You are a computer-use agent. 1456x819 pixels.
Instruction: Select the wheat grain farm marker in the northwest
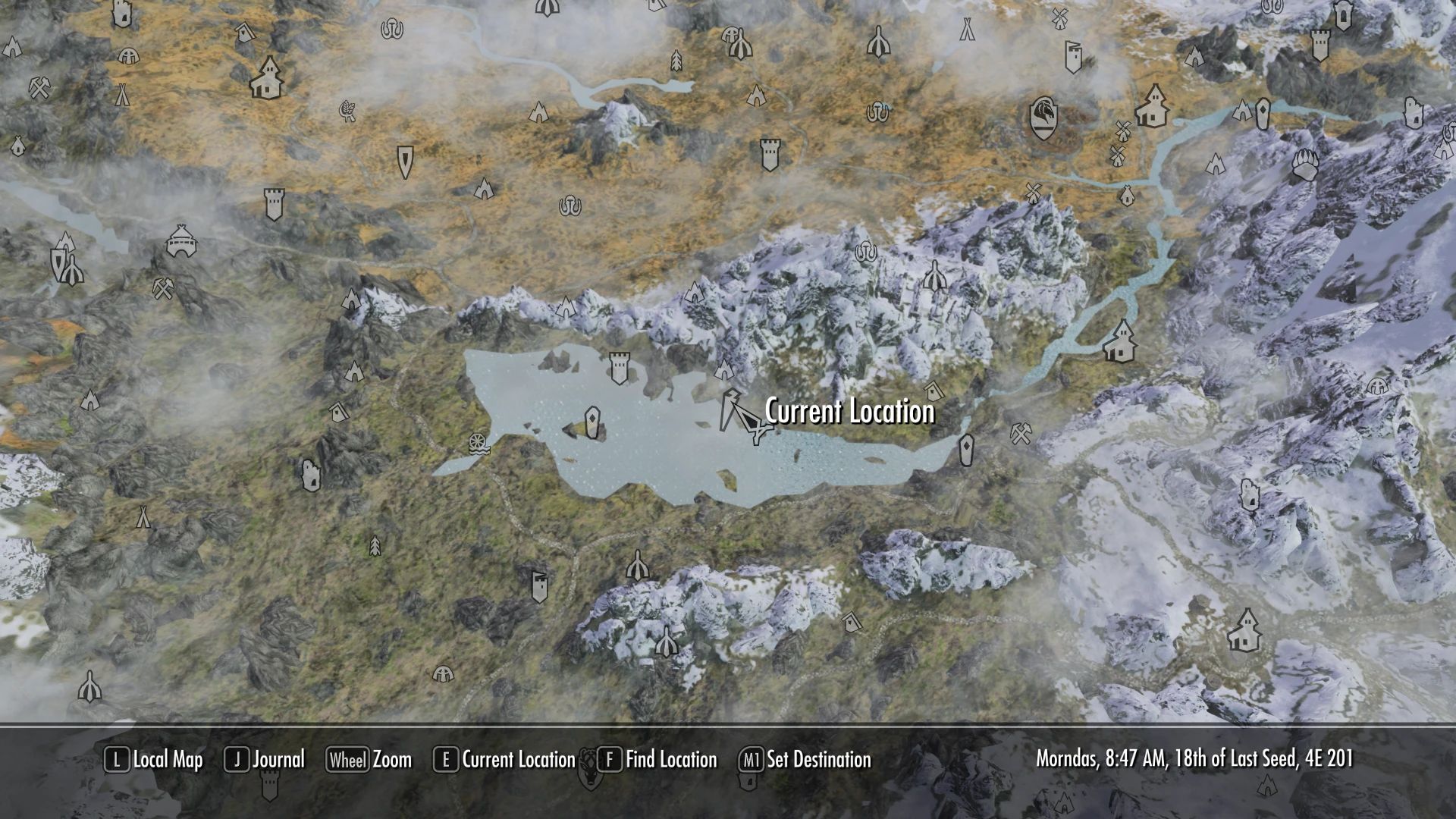[x=347, y=108]
